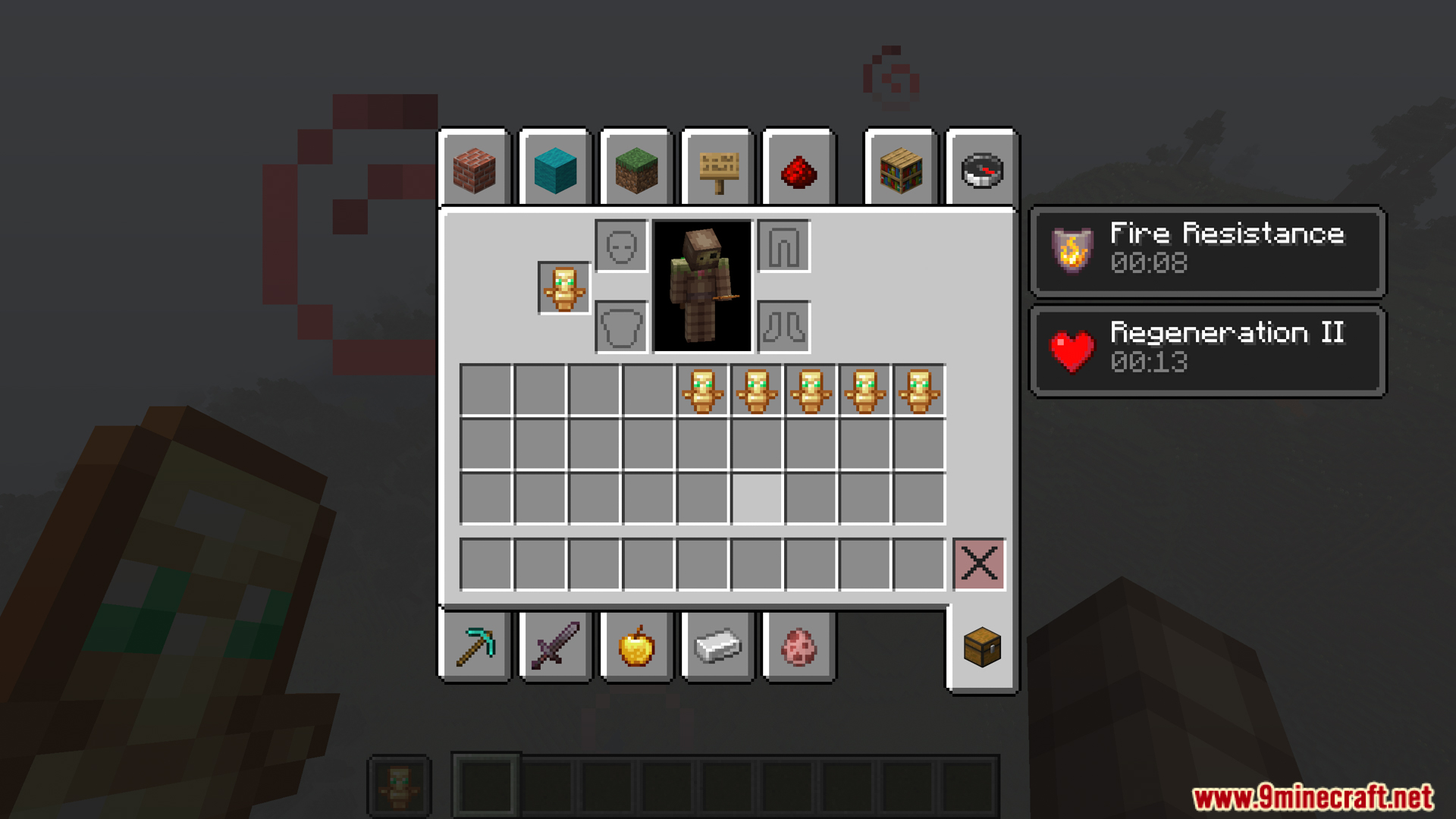The width and height of the screenshot is (1456, 819).
Task: Open the Functional Blocks sign tab
Action: (x=716, y=171)
